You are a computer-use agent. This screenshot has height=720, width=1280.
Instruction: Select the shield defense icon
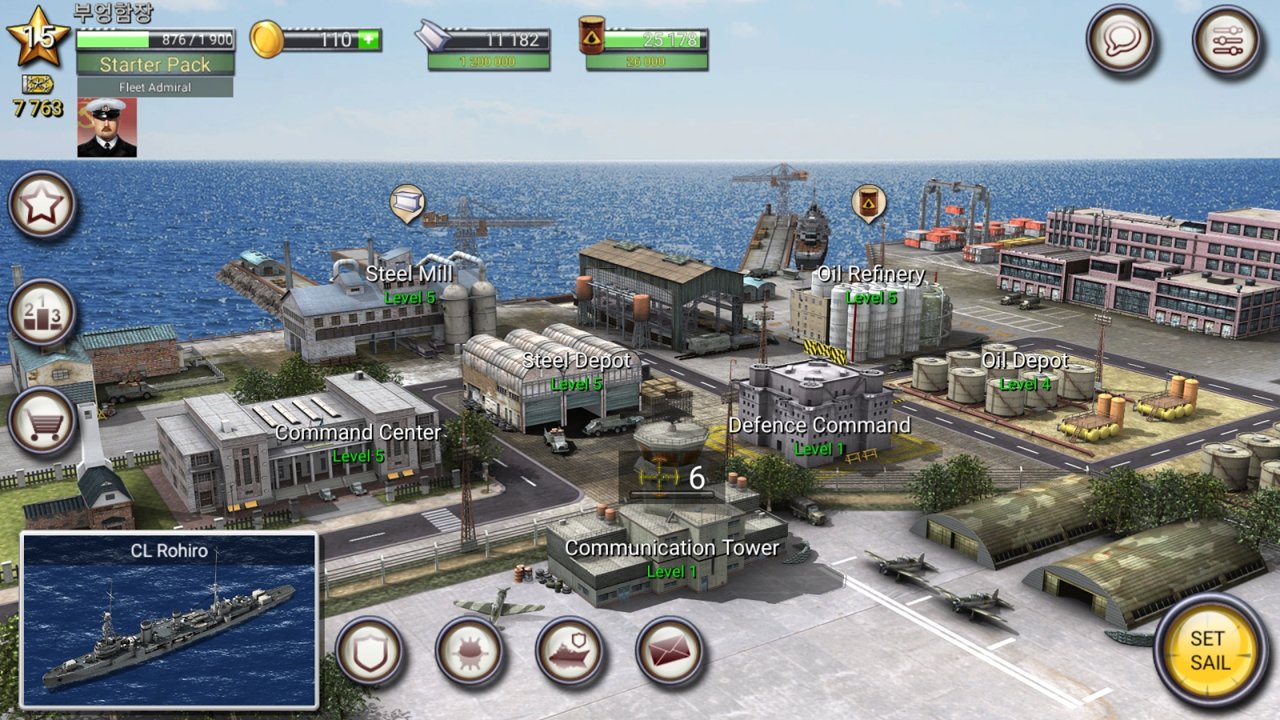click(x=371, y=651)
